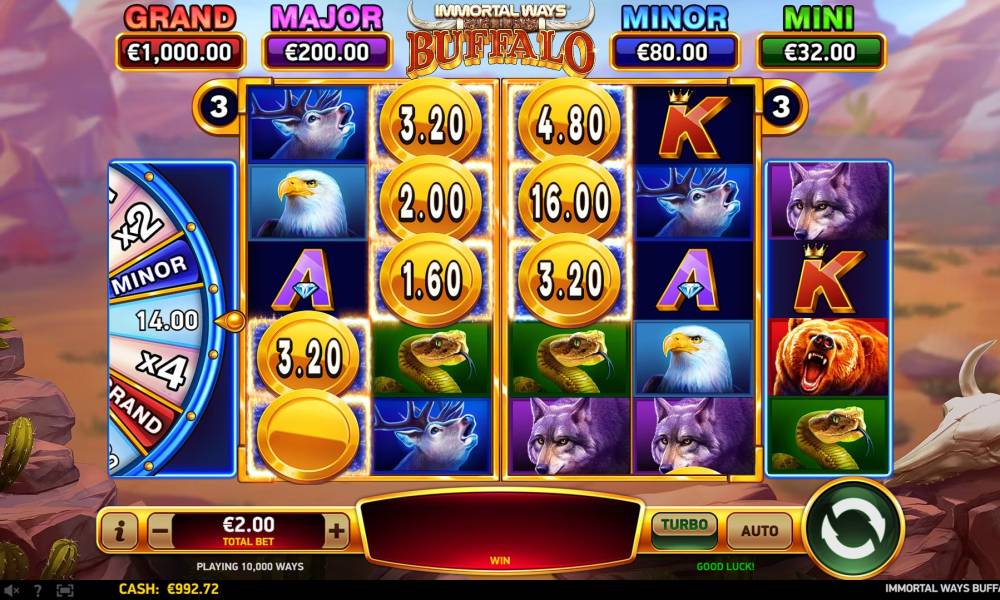
Task: Open help with the question mark icon
Action: (38, 591)
